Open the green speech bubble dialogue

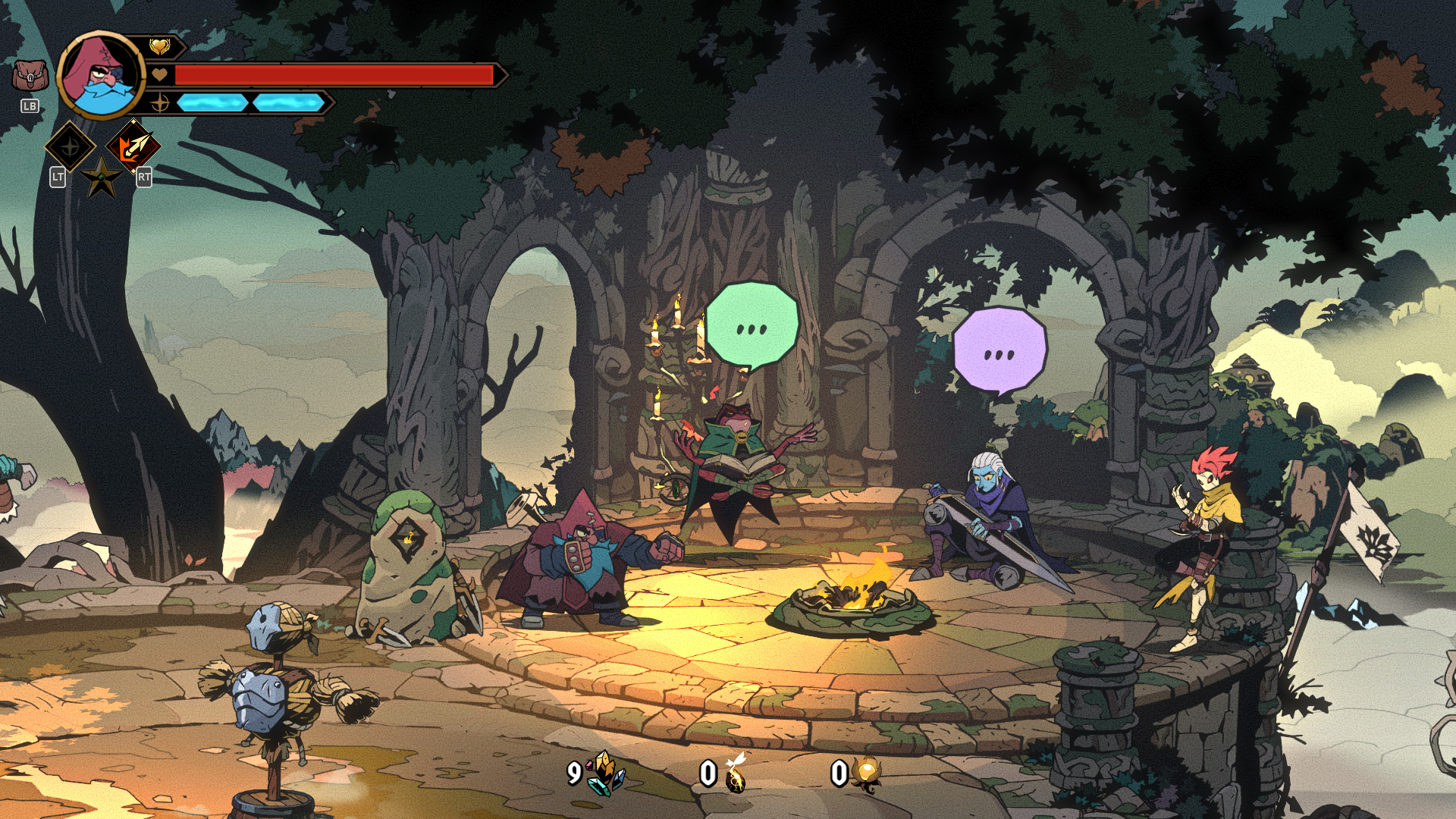[752, 326]
